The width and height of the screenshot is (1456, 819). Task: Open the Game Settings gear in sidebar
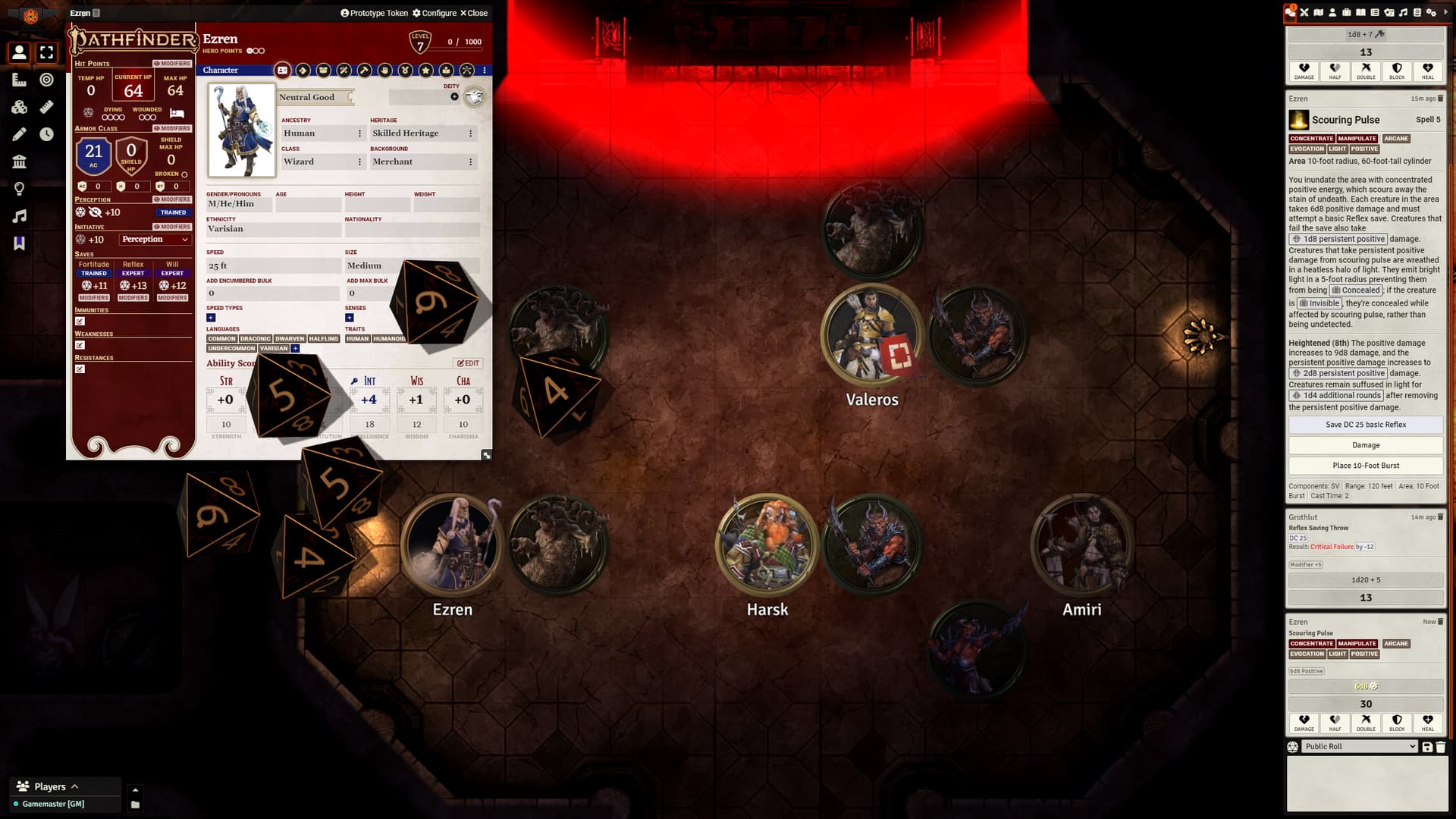pyautogui.click(x=1432, y=13)
